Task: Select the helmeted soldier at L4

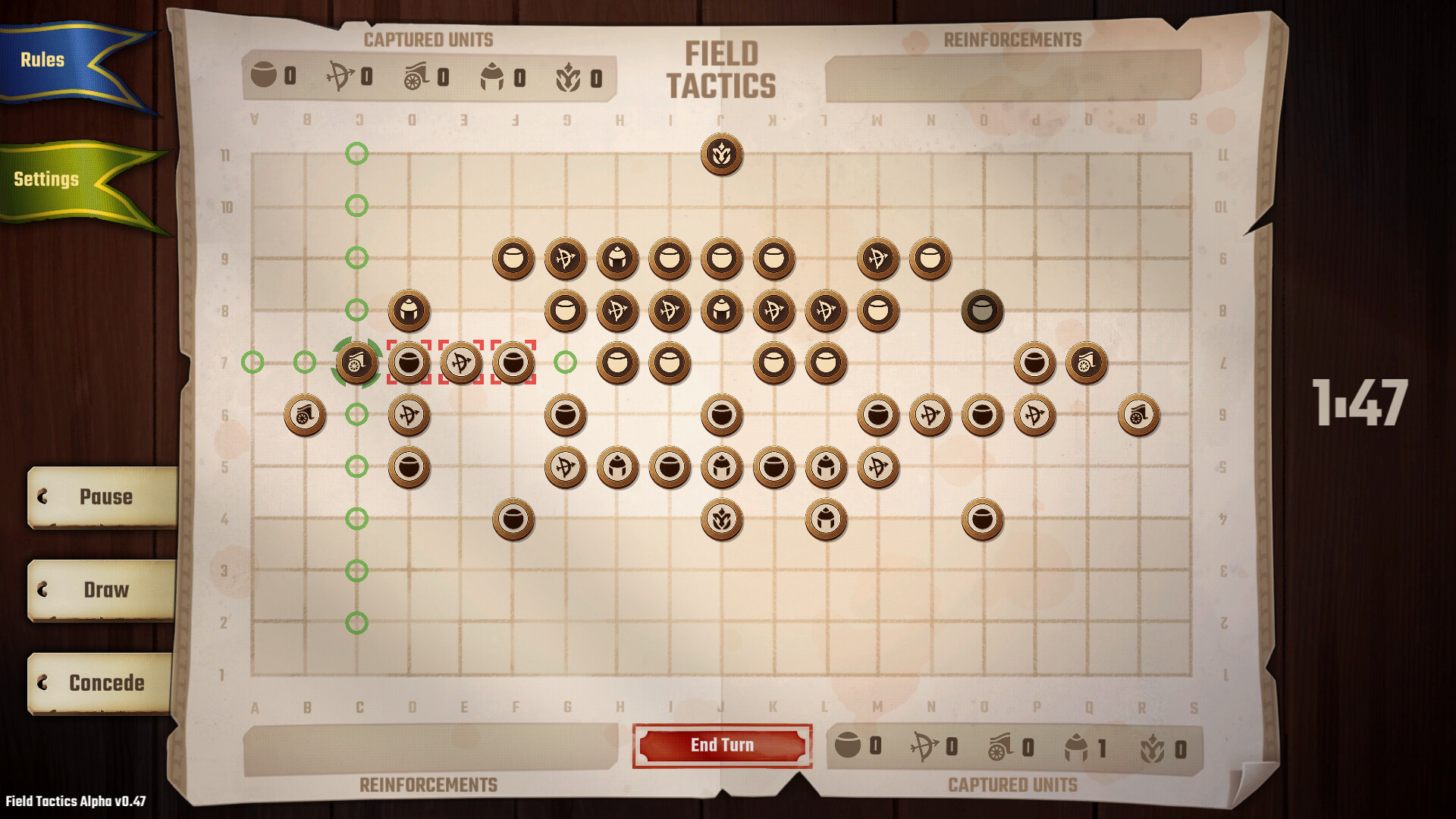Action: [x=827, y=518]
